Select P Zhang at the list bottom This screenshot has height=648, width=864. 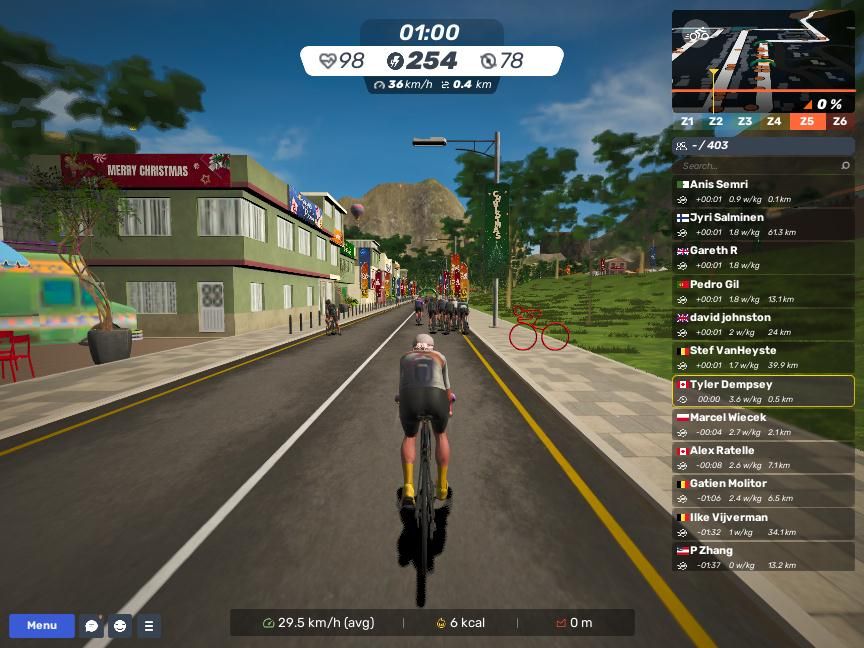pyautogui.click(x=763, y=557)
